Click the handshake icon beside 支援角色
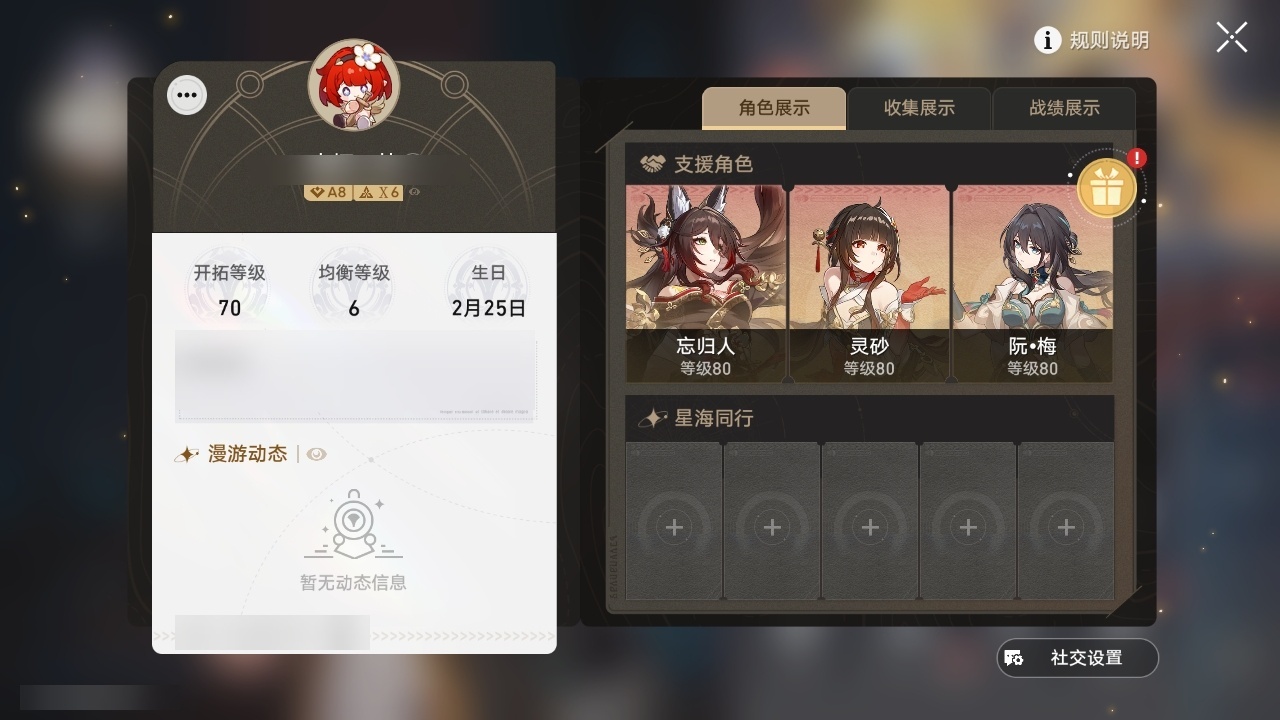This screenshot has width=1280, height=720. (652, 165)
